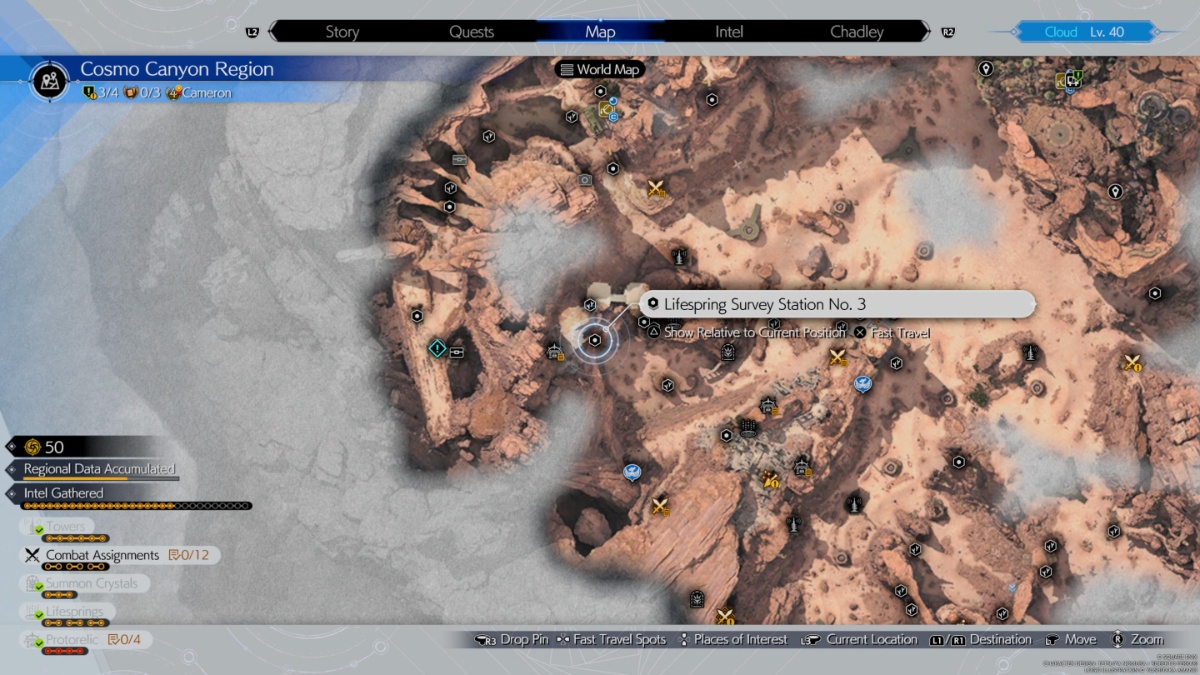
Task: Open the Chadley tab
Action: click(x=857, y=32)
